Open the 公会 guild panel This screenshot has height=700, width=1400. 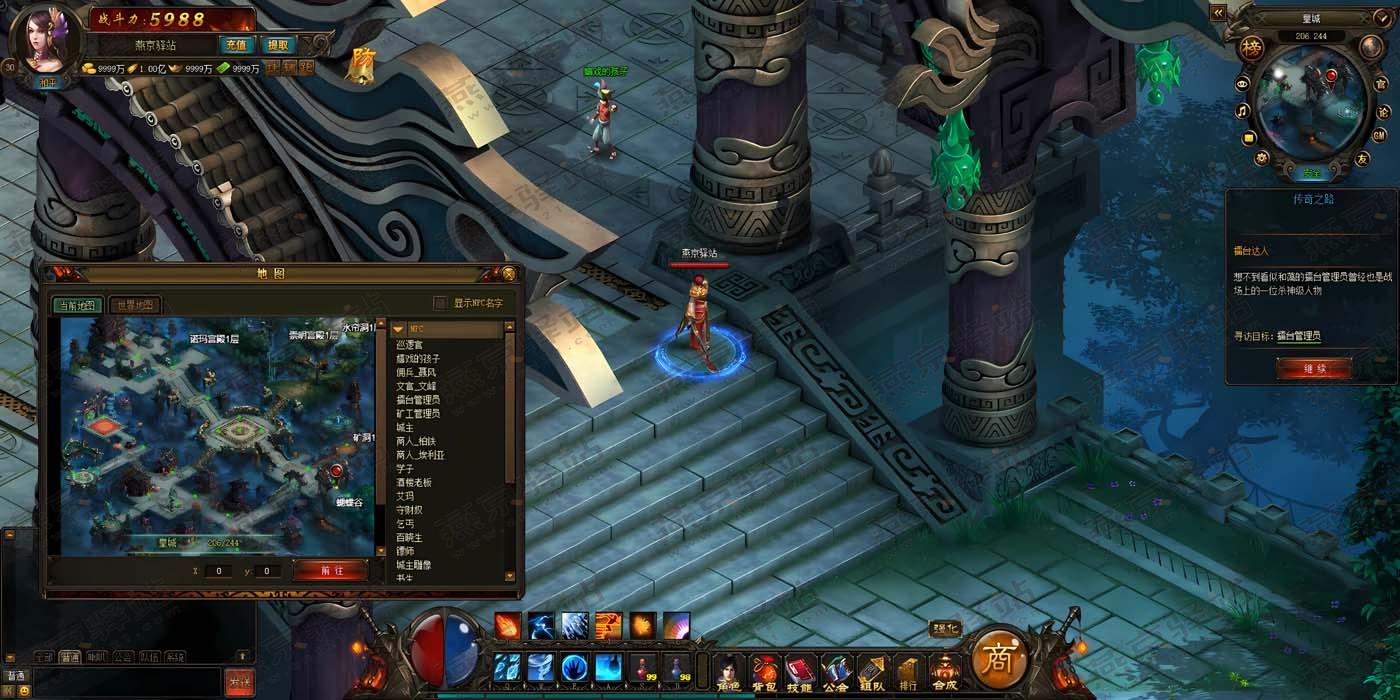tap(835, 670)
